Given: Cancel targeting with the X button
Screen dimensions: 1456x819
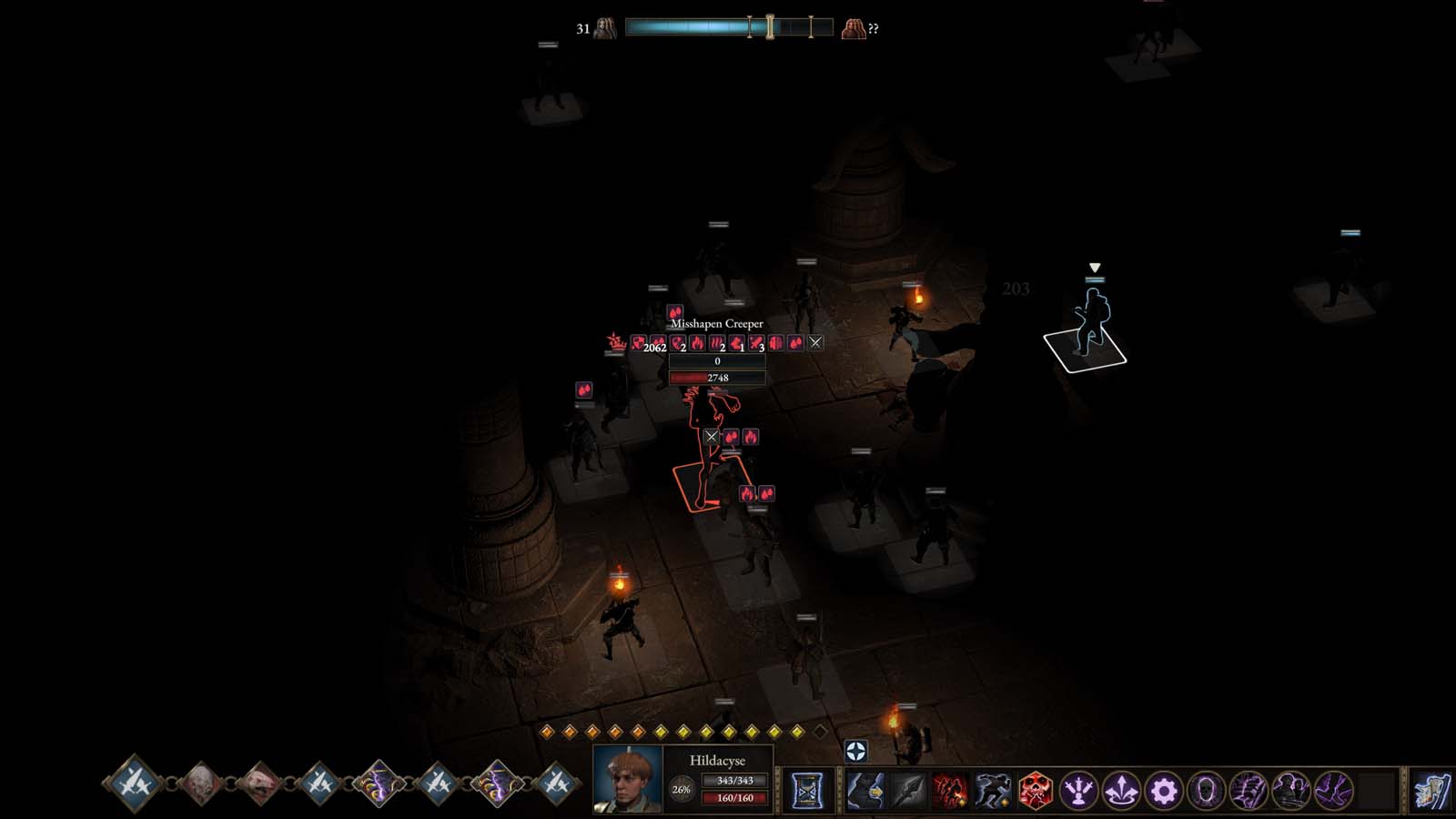Looking at the screenshot, I should click(817, 342).
